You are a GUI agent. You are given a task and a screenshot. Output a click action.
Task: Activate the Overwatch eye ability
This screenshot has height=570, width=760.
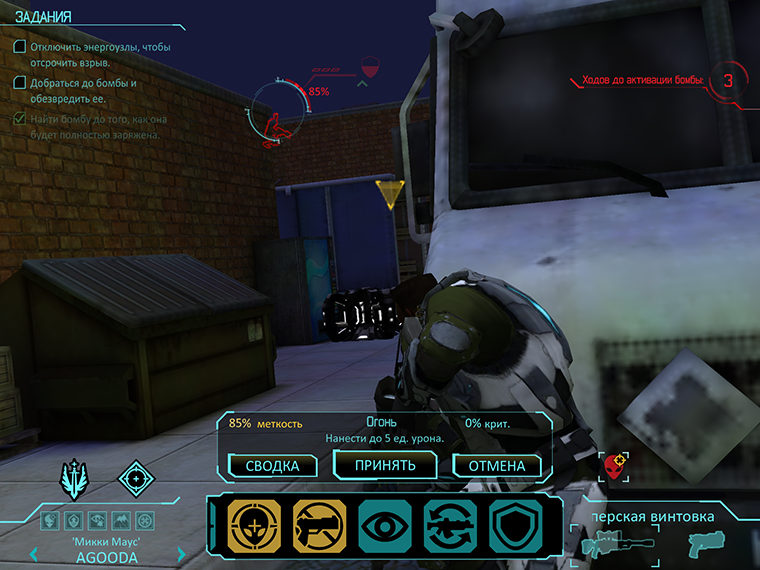384,526
